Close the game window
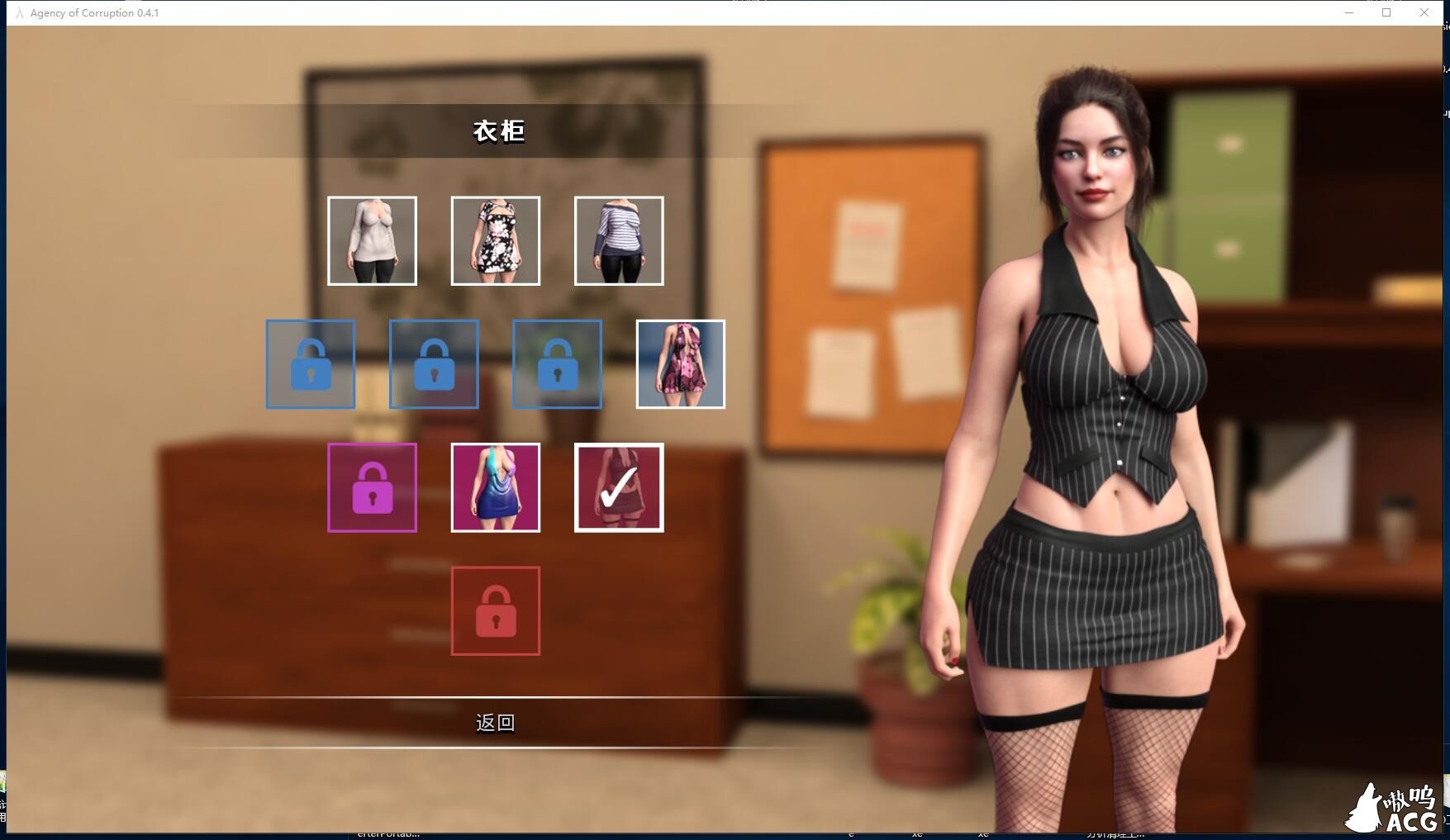 coord(1424,12)
